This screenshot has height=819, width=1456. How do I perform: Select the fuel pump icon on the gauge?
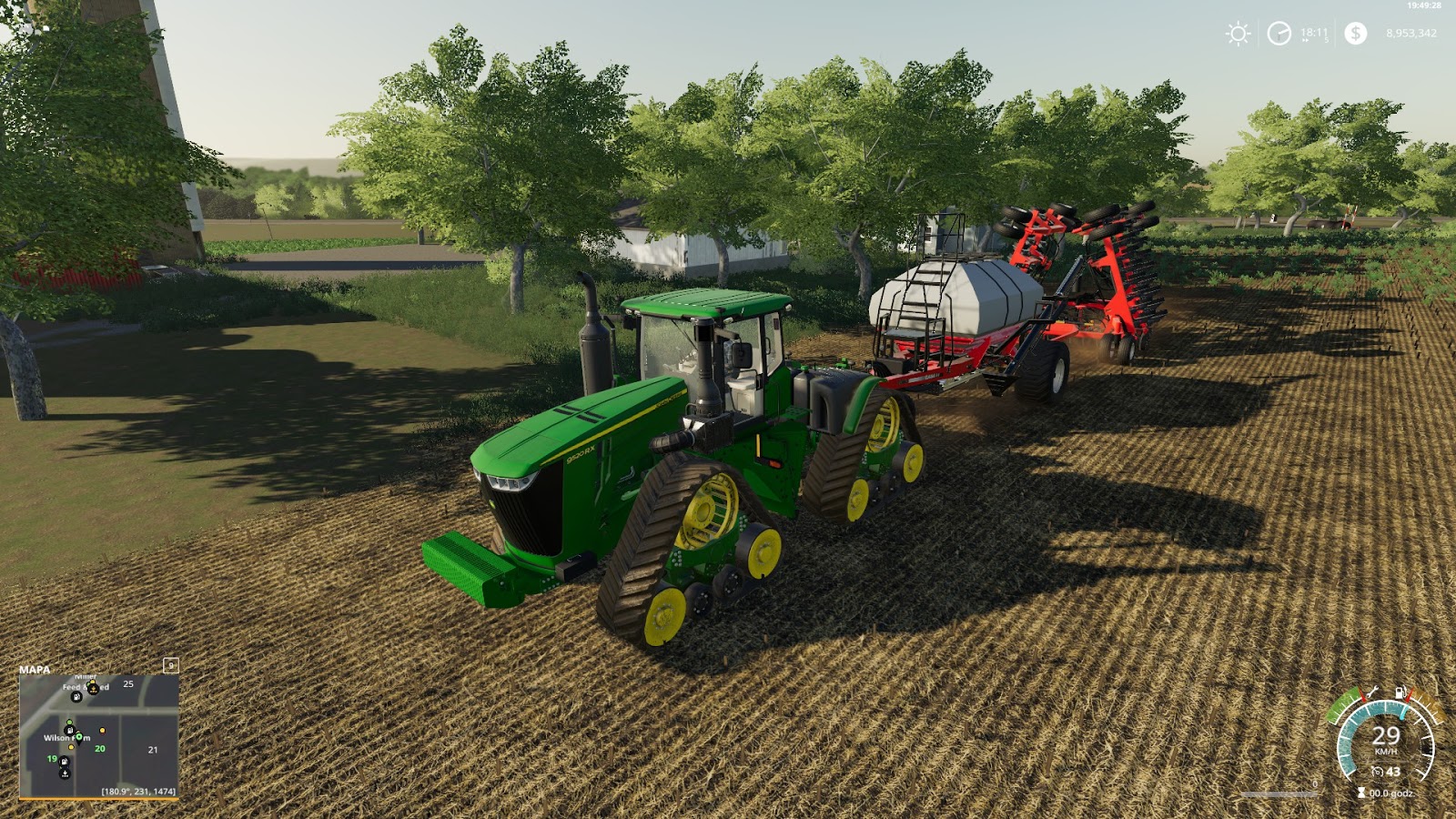click(1400, 692)
